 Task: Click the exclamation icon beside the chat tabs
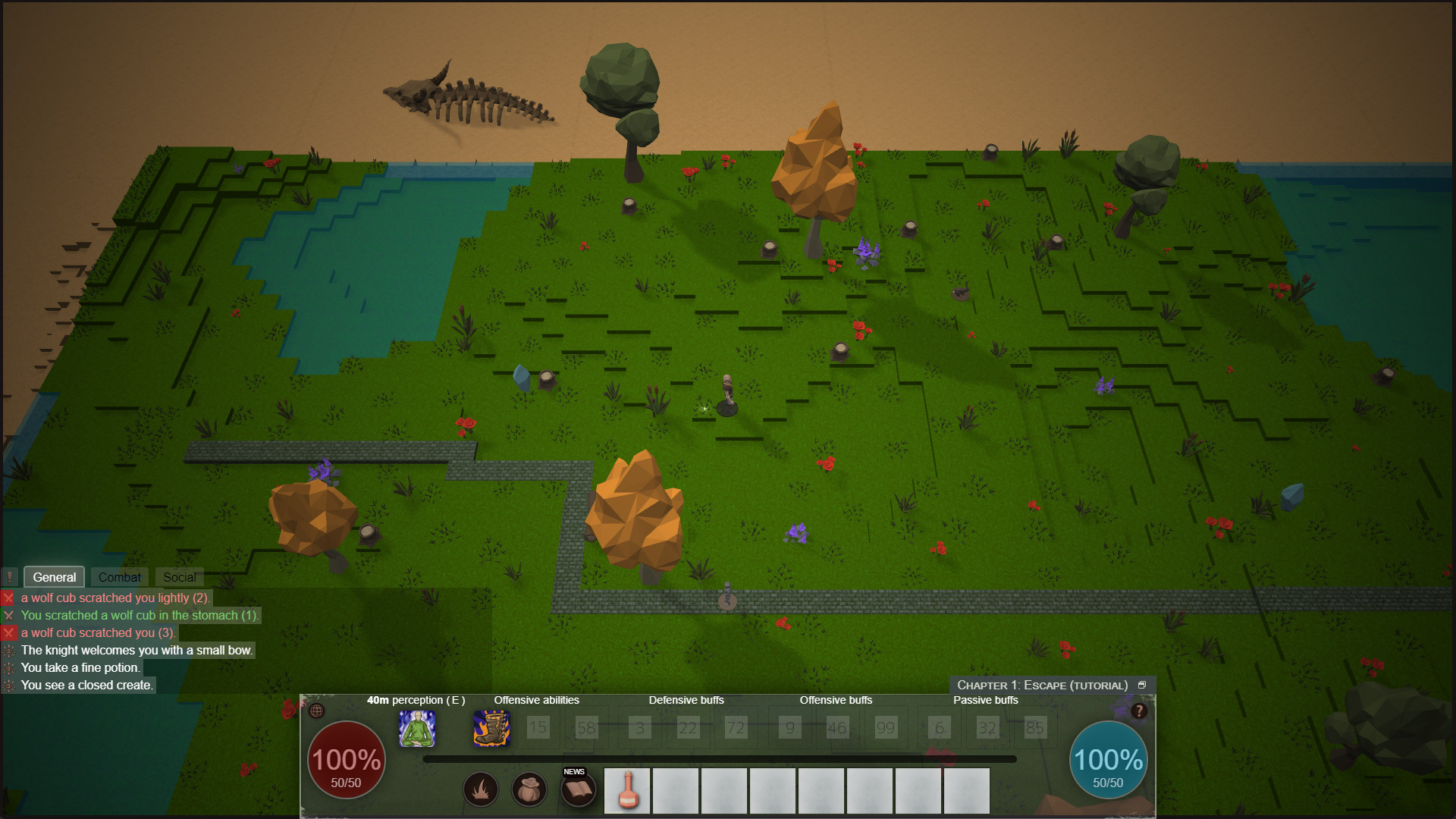click(9, 577)
